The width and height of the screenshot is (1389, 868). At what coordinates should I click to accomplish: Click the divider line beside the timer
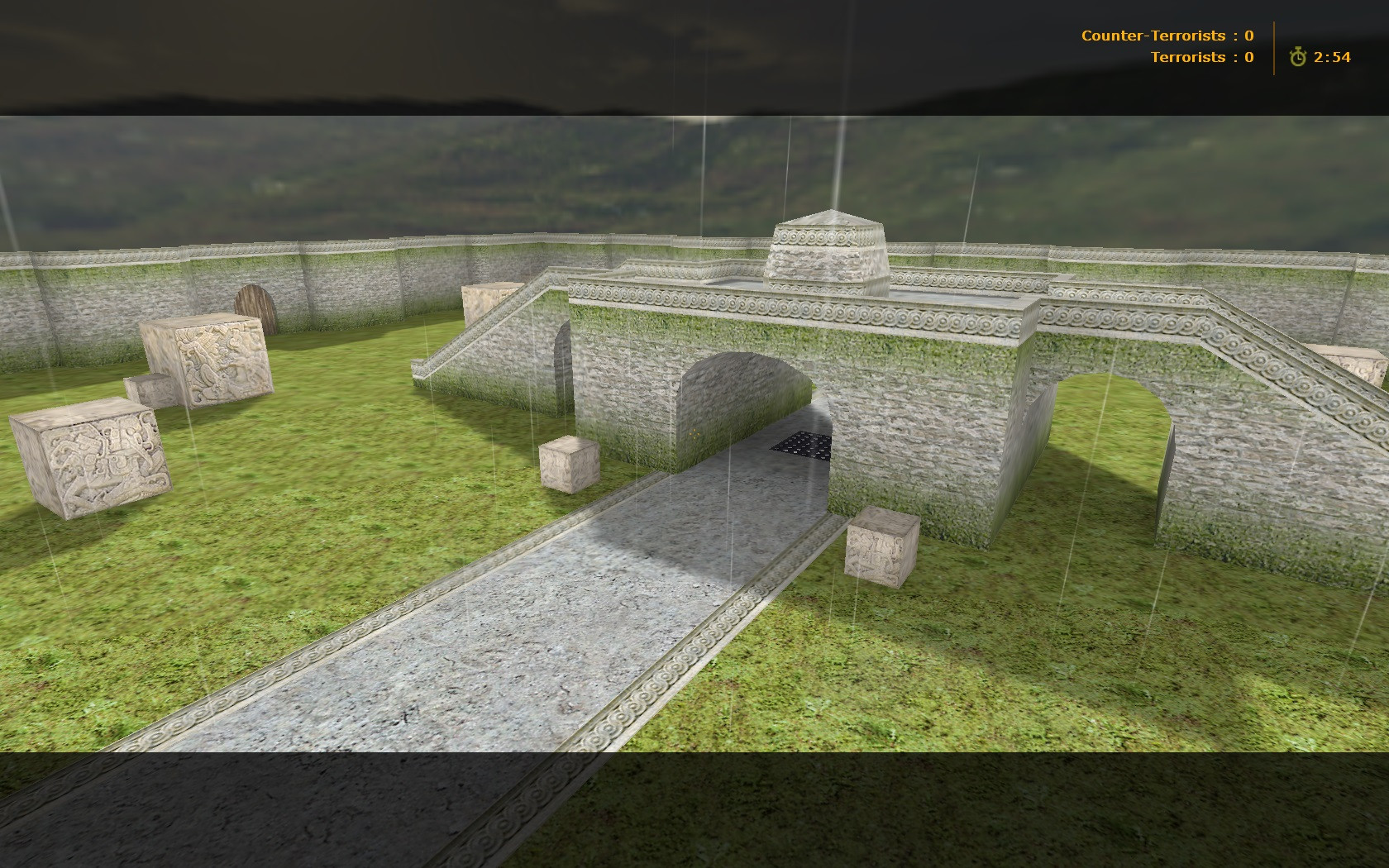1273,46
